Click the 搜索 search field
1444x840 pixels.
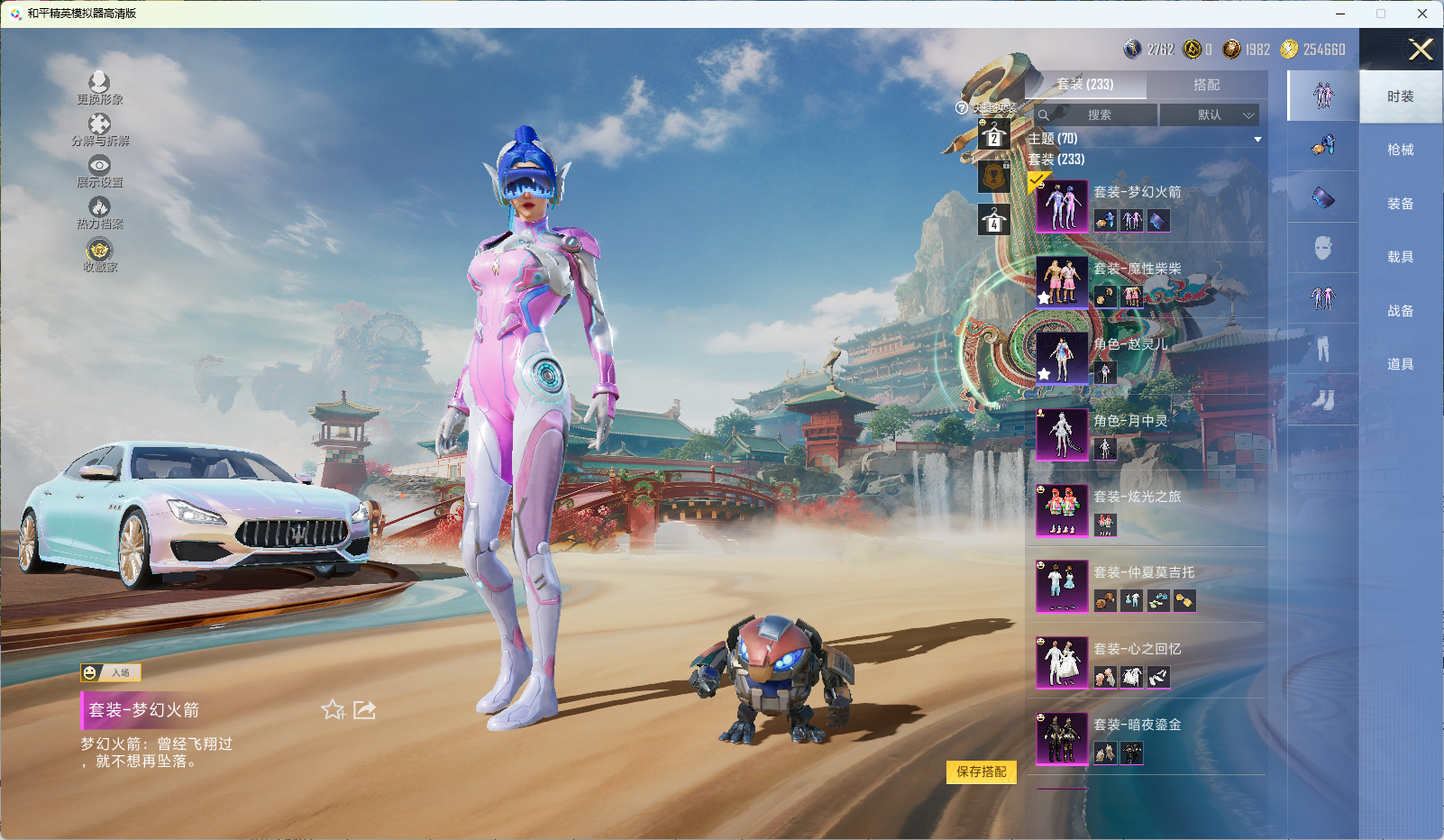click(1097, 115)
